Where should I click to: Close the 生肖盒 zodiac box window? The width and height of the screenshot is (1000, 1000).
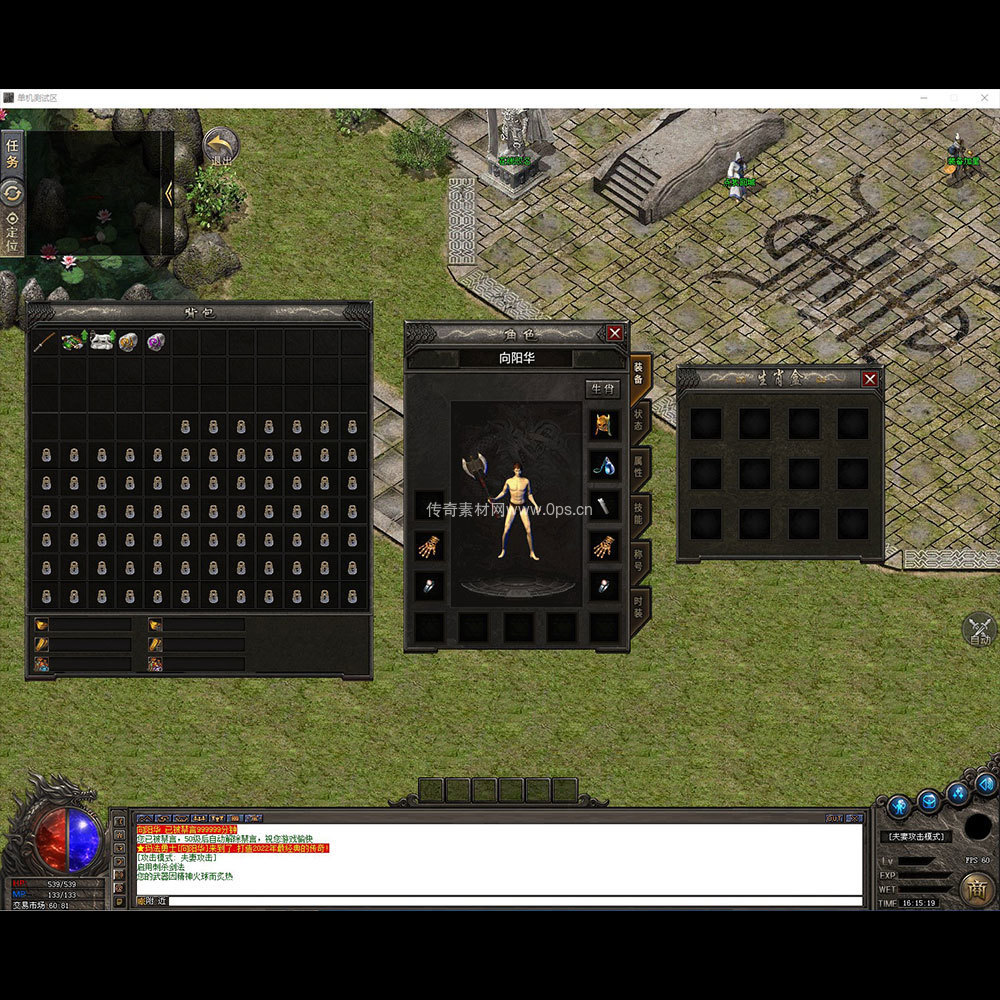coord(870,379)
